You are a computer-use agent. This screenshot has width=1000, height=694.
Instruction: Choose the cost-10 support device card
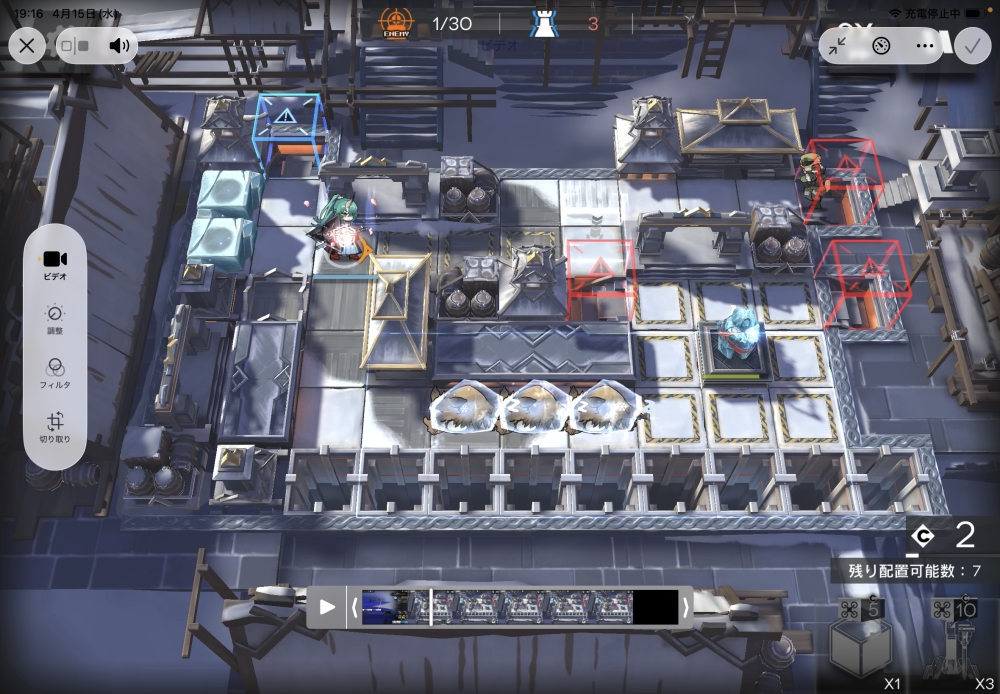[956, 645]
